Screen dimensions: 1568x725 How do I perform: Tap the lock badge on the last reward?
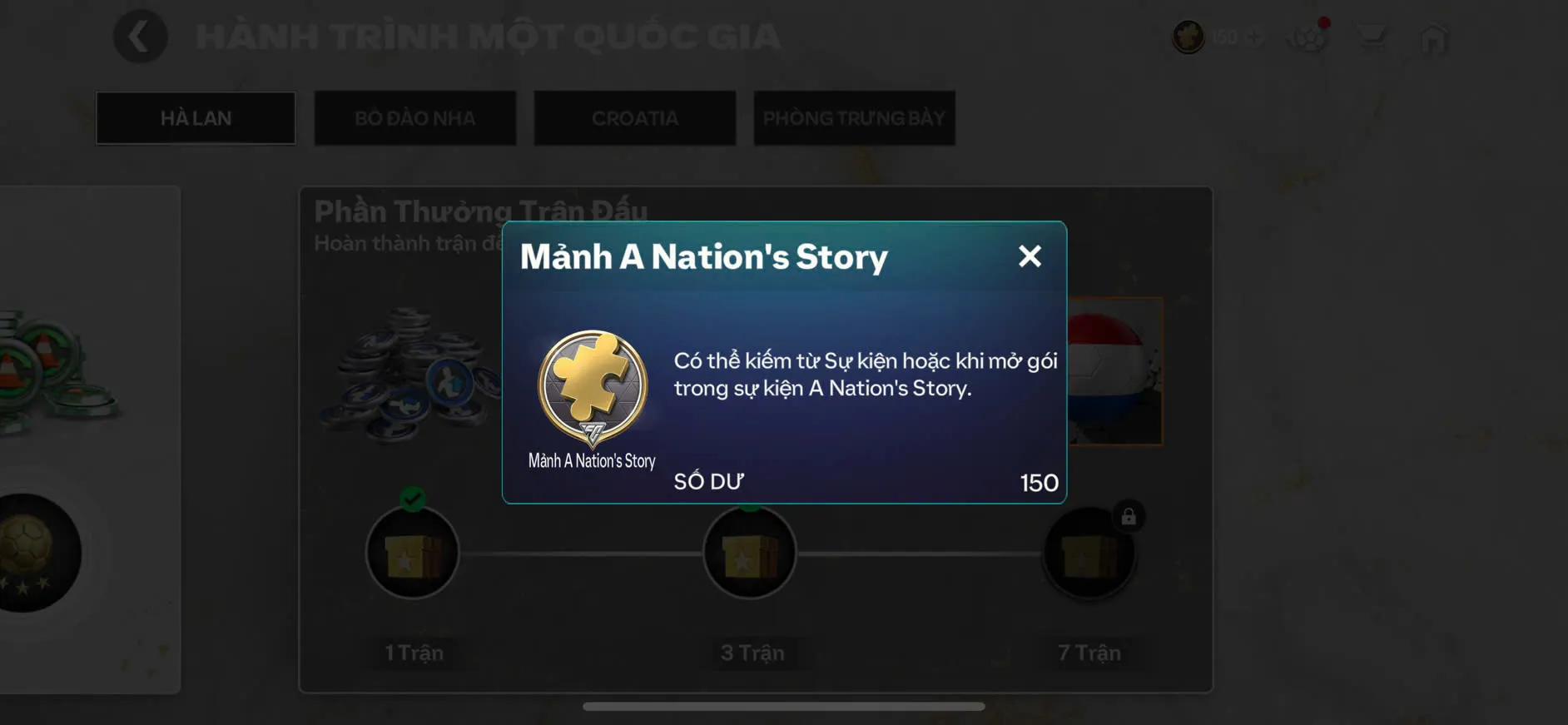(1129, 518)
